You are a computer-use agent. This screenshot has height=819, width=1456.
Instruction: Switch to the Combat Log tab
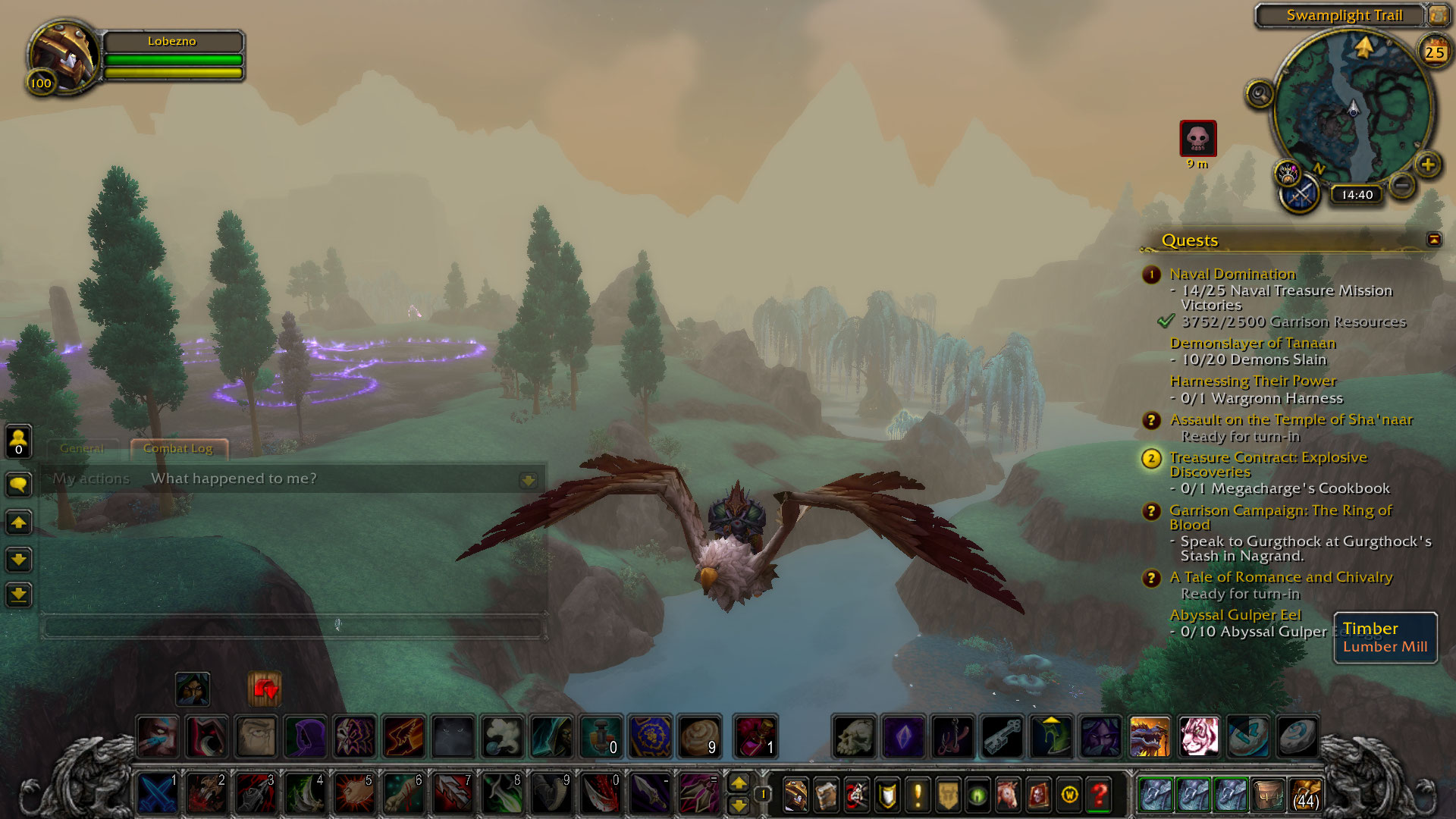point(178,448)
